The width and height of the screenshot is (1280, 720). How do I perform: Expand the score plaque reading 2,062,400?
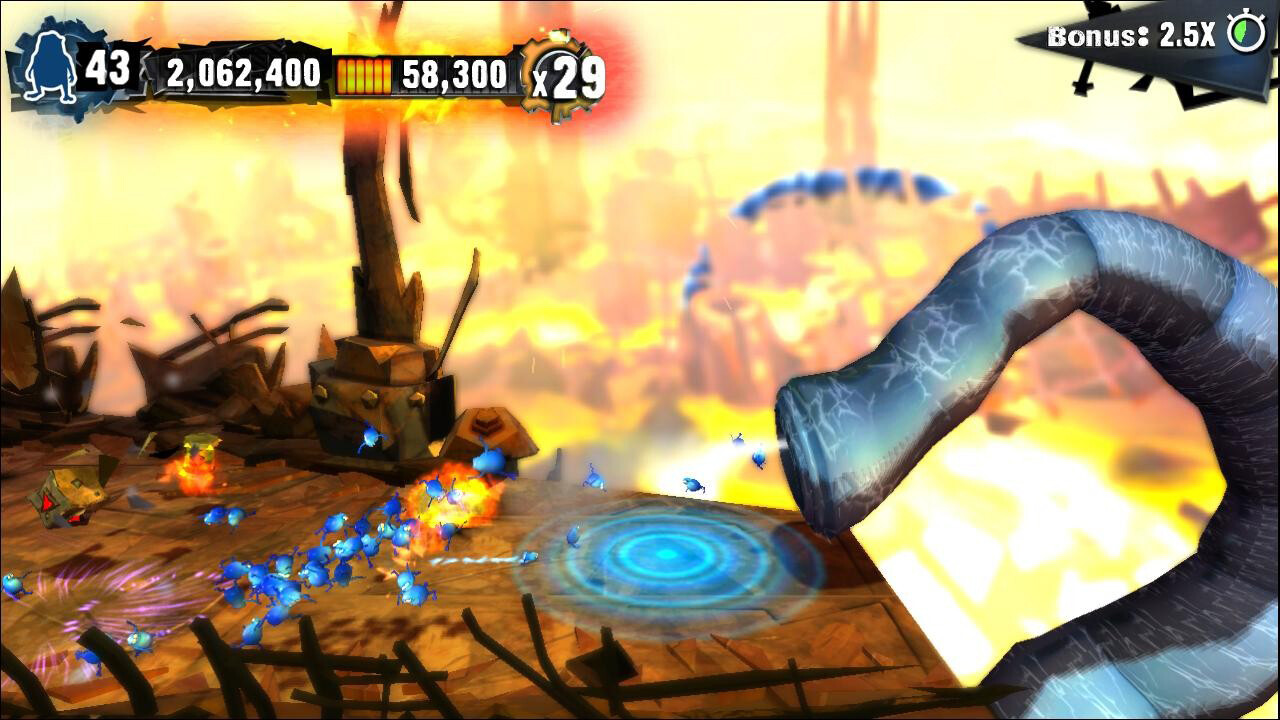[x=243, y=72]
